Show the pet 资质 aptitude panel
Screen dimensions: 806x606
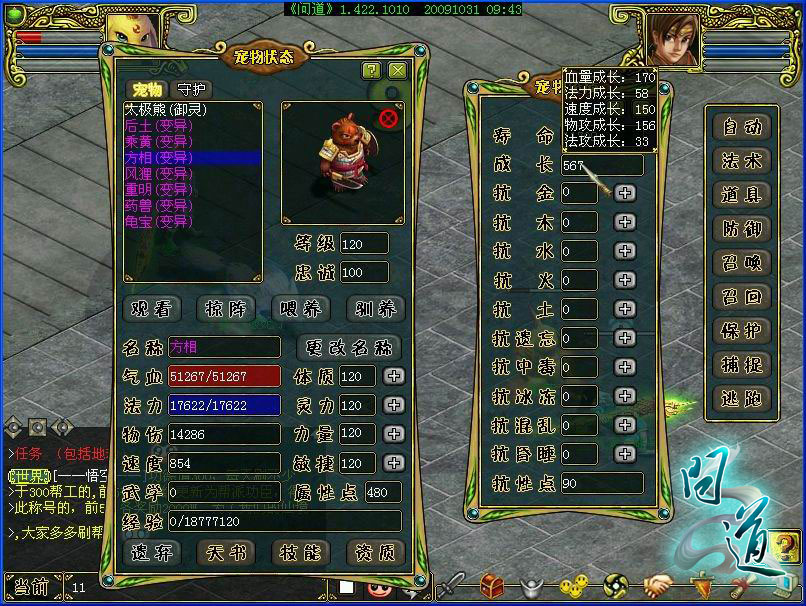point(374,552)
